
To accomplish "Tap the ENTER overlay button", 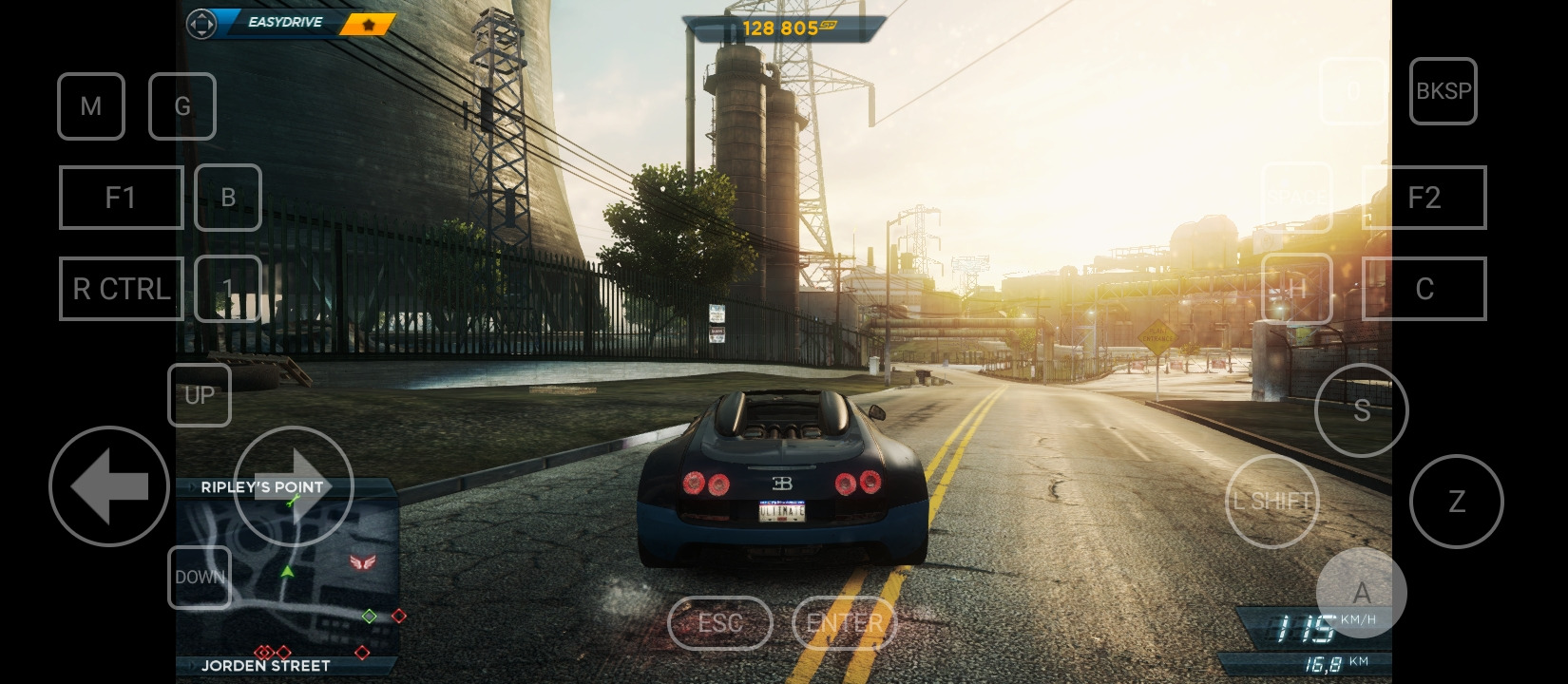I will coord(844,623).
